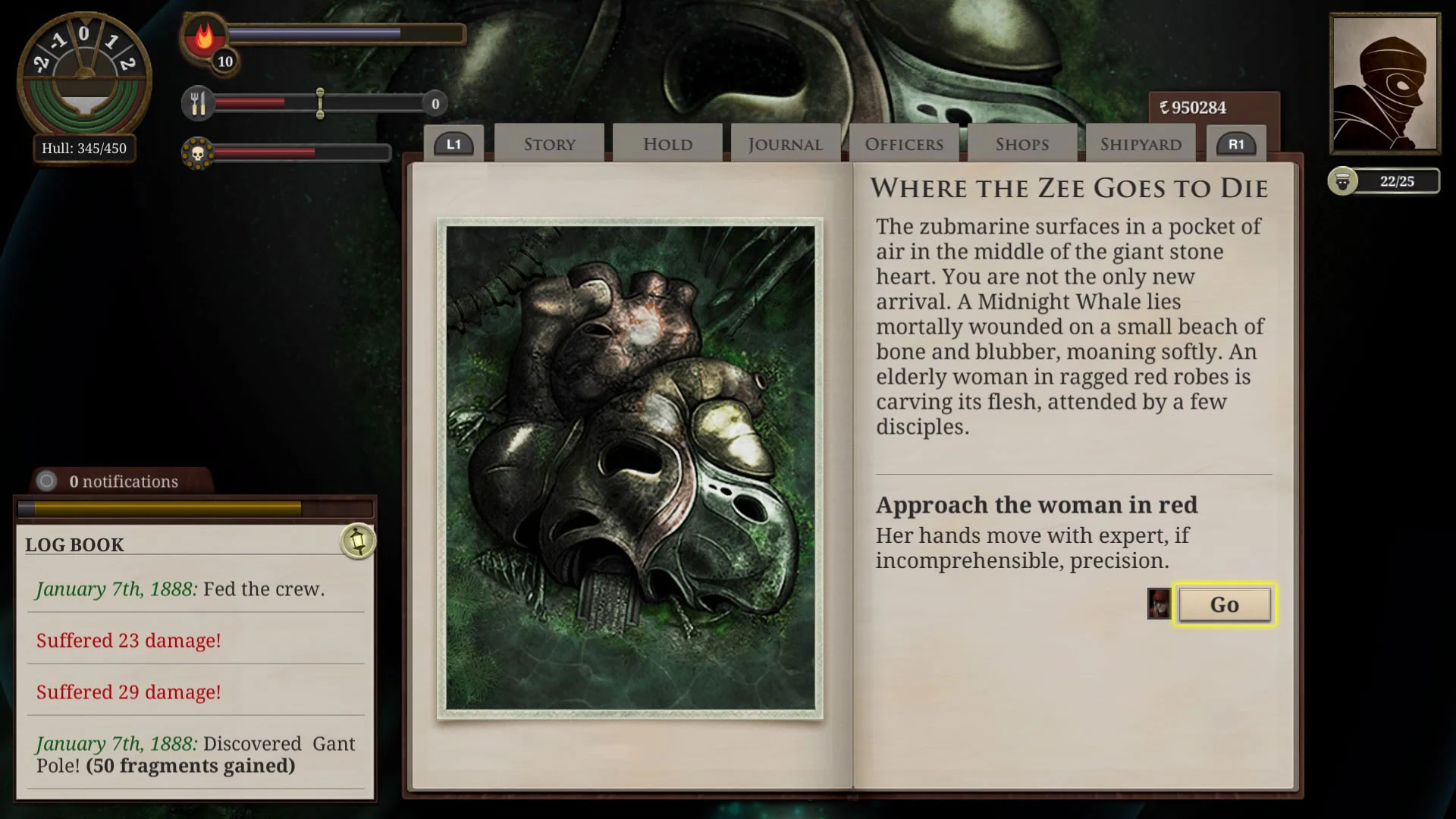Switch to the Shipyard tab
1456x819 pixels.
[x=1140, y=143]
